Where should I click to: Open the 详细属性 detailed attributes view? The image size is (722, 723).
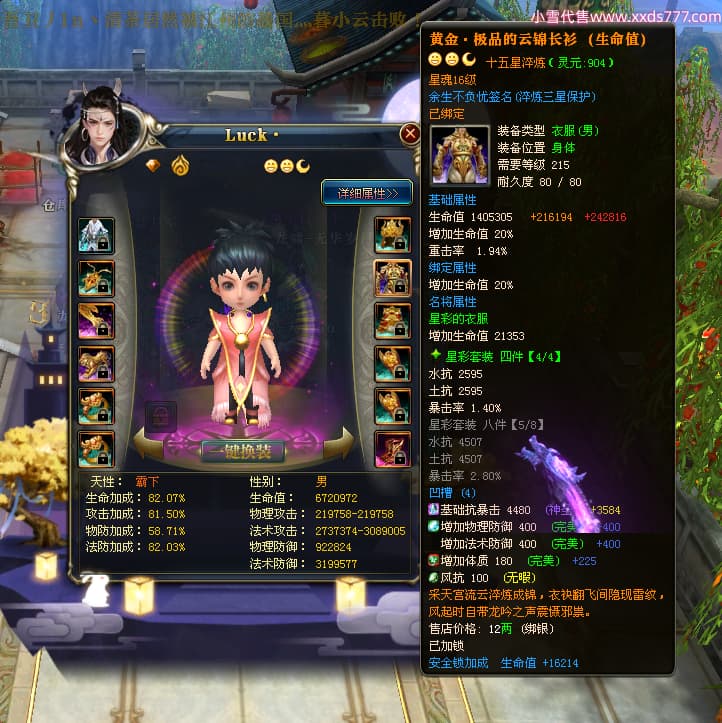pos(366,192)
